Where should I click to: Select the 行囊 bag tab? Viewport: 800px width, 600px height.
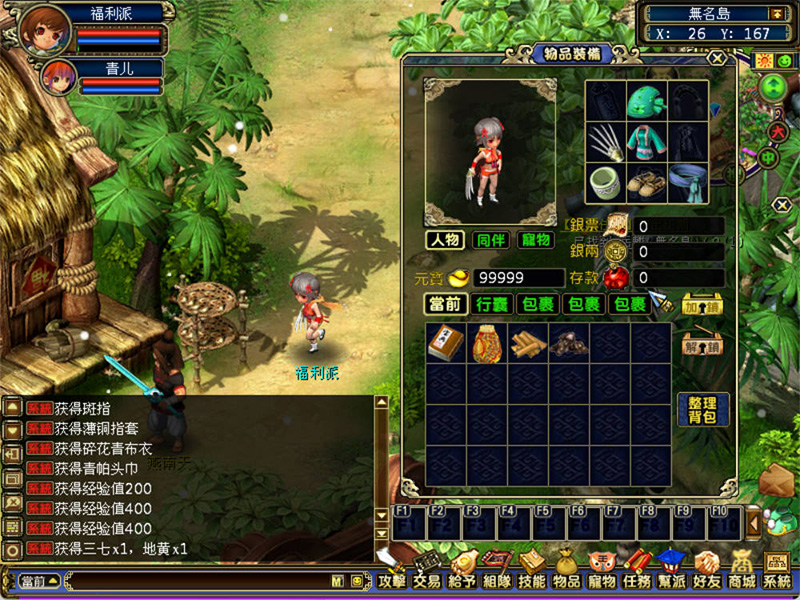pyautogui.click(x=493, y=304)
